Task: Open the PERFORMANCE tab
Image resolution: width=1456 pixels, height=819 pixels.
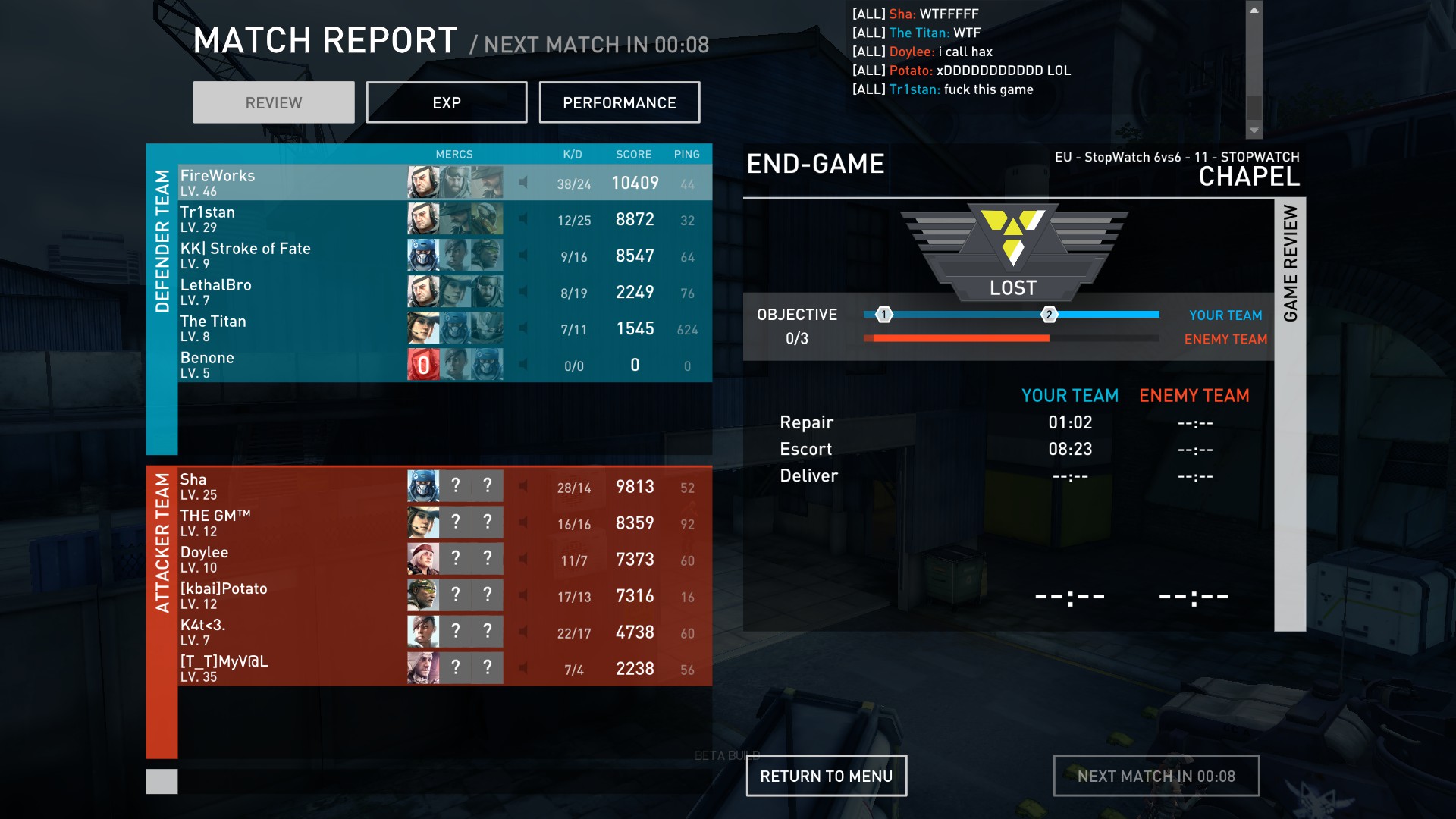Action: point(619,102)
